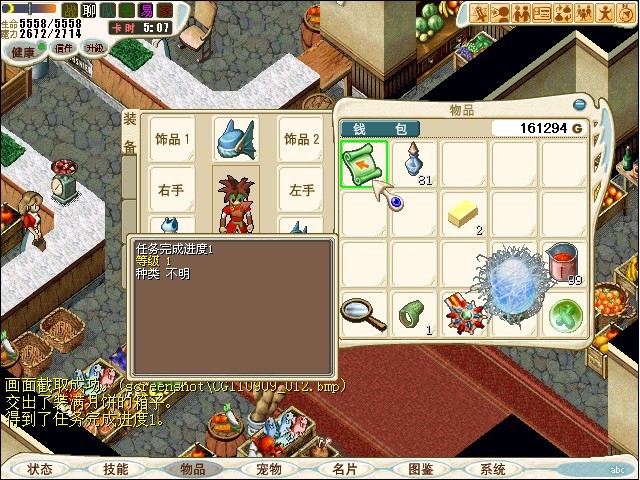The height and width of the screenshot is (480, 640).
Task: Open the 图鉴 encyclopedia menu
Action: point(420,468)
